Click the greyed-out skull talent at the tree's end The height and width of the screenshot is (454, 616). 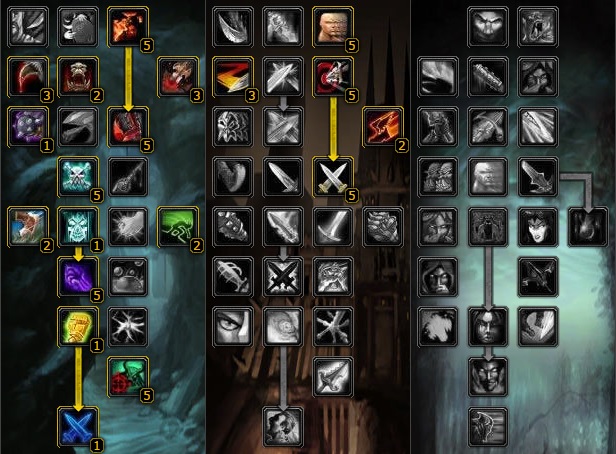point(282,425)
